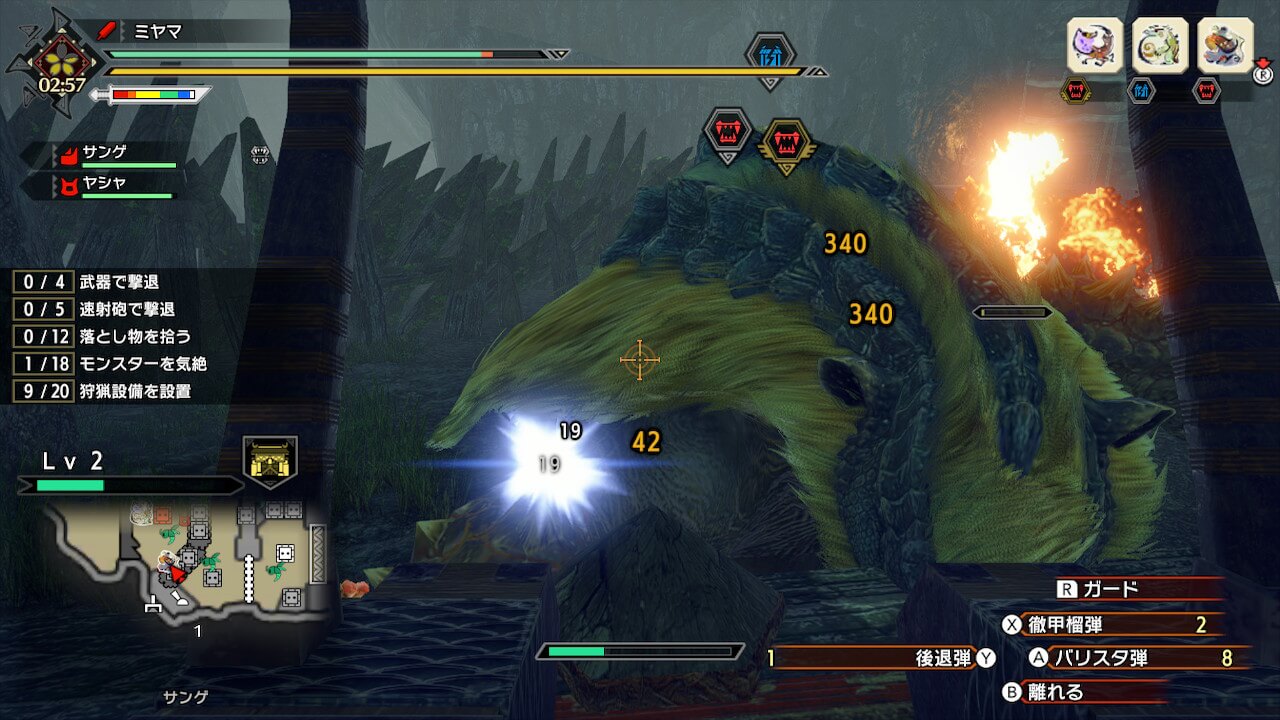
Task: Select the orange and blue monster tile
Action: pos(1225,45)
